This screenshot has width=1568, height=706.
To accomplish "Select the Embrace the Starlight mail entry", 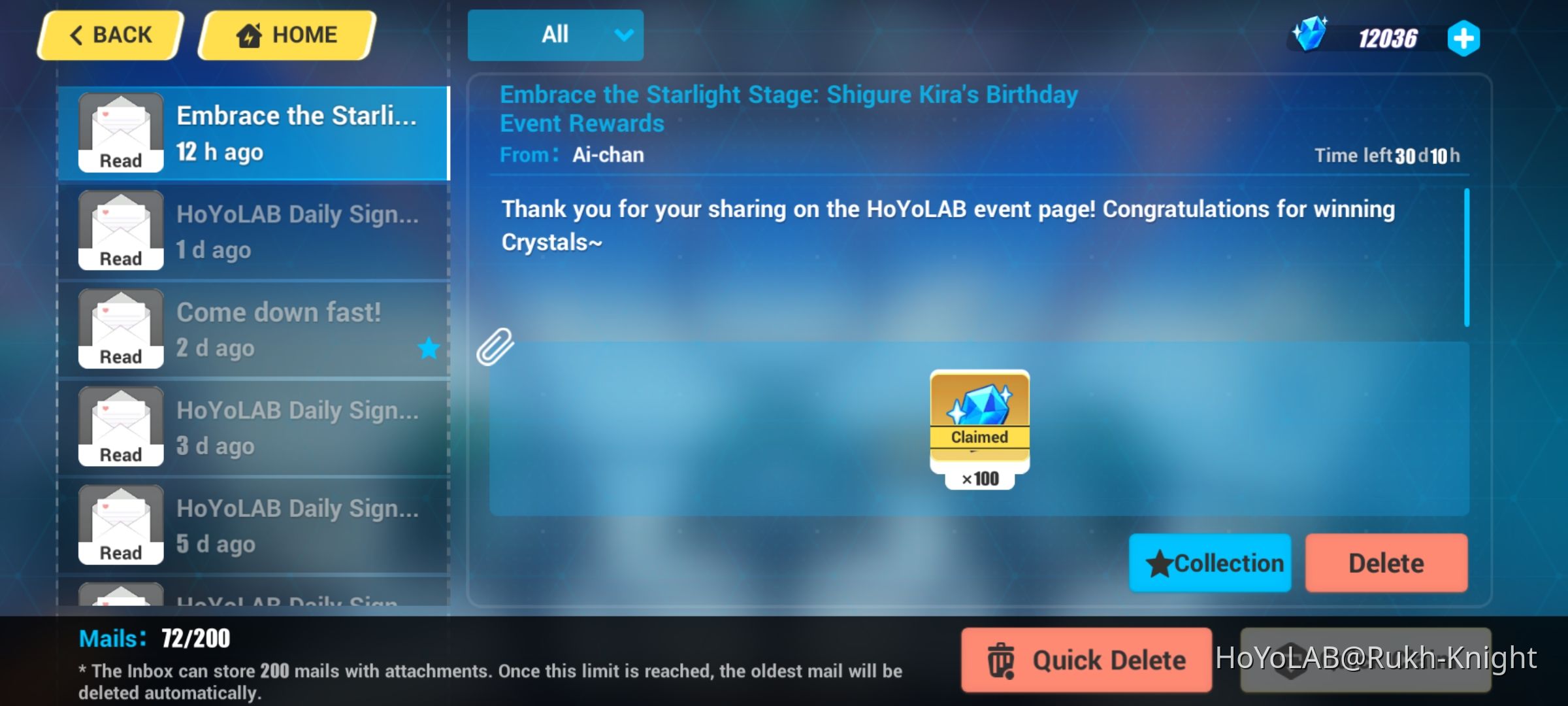I will (255, 131).
